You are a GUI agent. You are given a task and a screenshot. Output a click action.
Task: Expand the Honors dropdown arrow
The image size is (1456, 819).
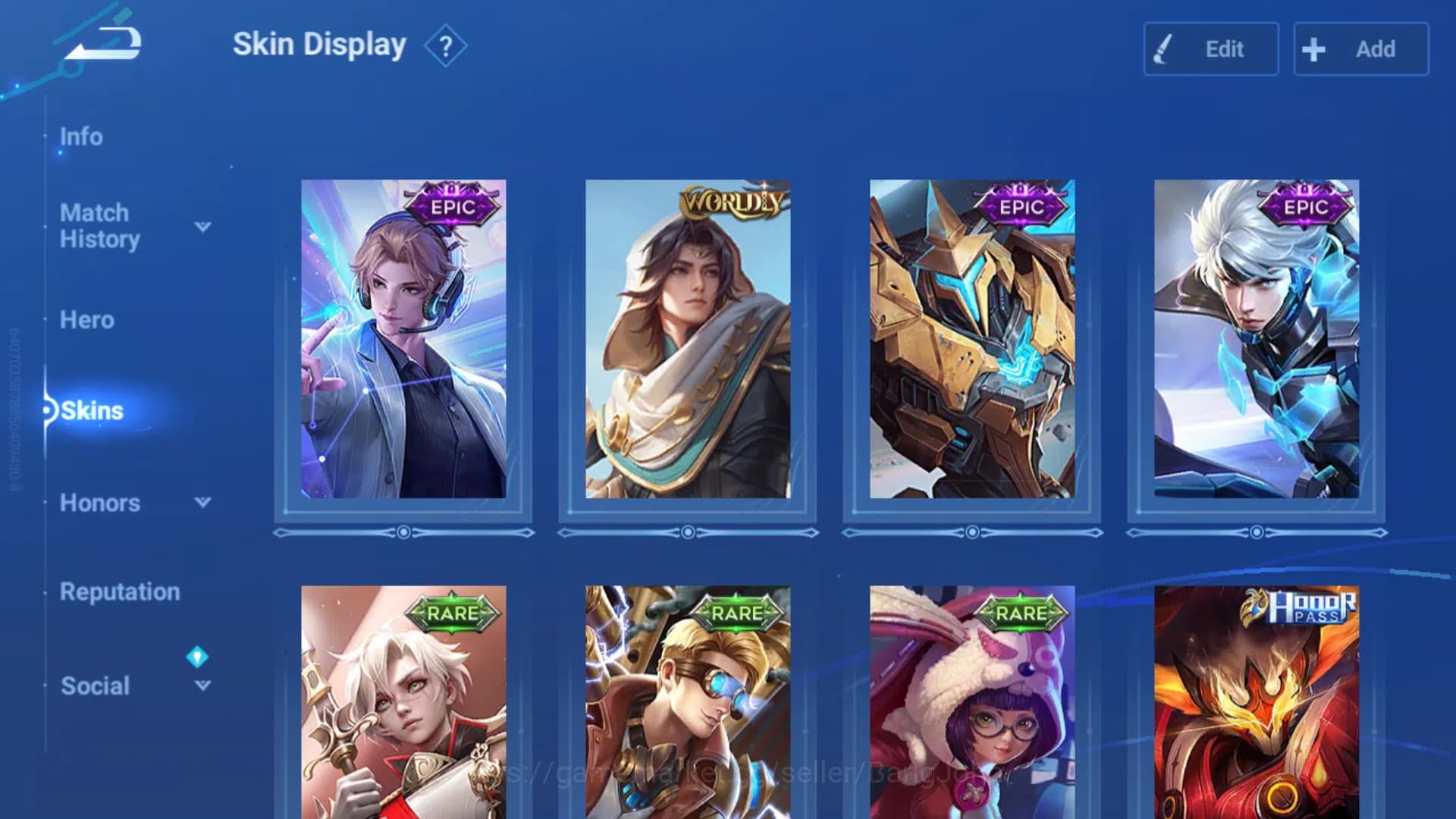[x=202, y=502]
